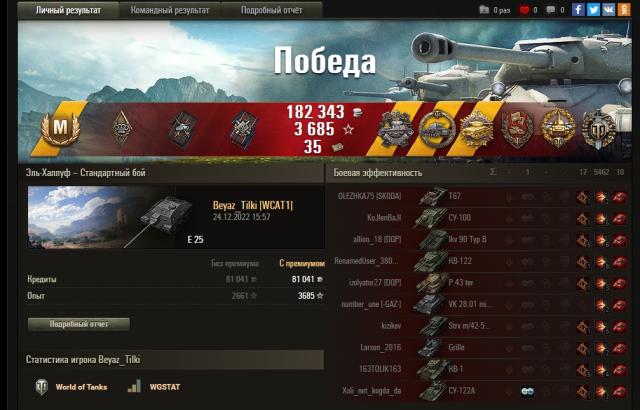Click player name Beyaz_Tilki [WCAT1]
This screenshot has height=410, width=640.
(253, 205)
